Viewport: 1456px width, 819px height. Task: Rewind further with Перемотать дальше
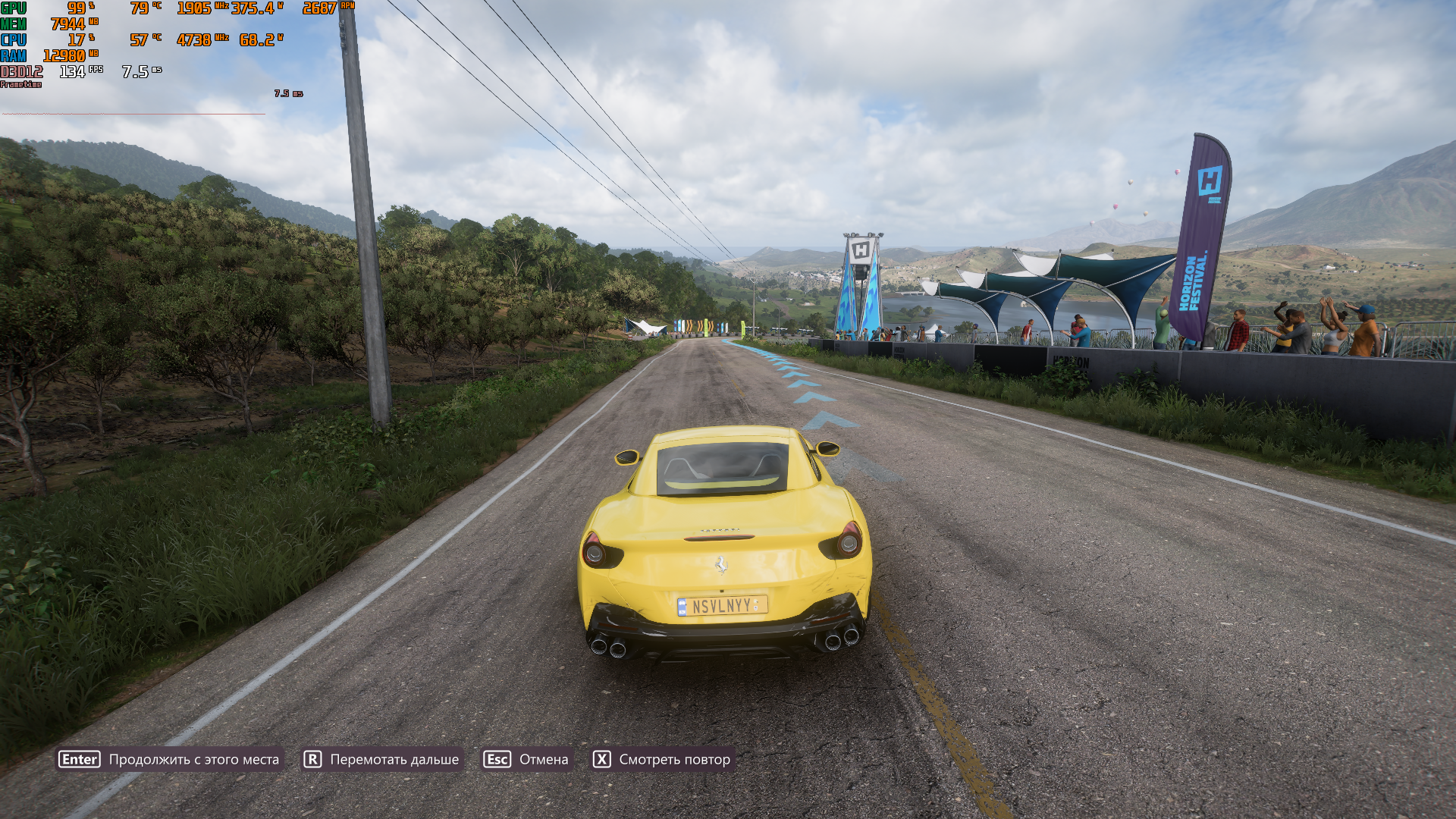382,759
